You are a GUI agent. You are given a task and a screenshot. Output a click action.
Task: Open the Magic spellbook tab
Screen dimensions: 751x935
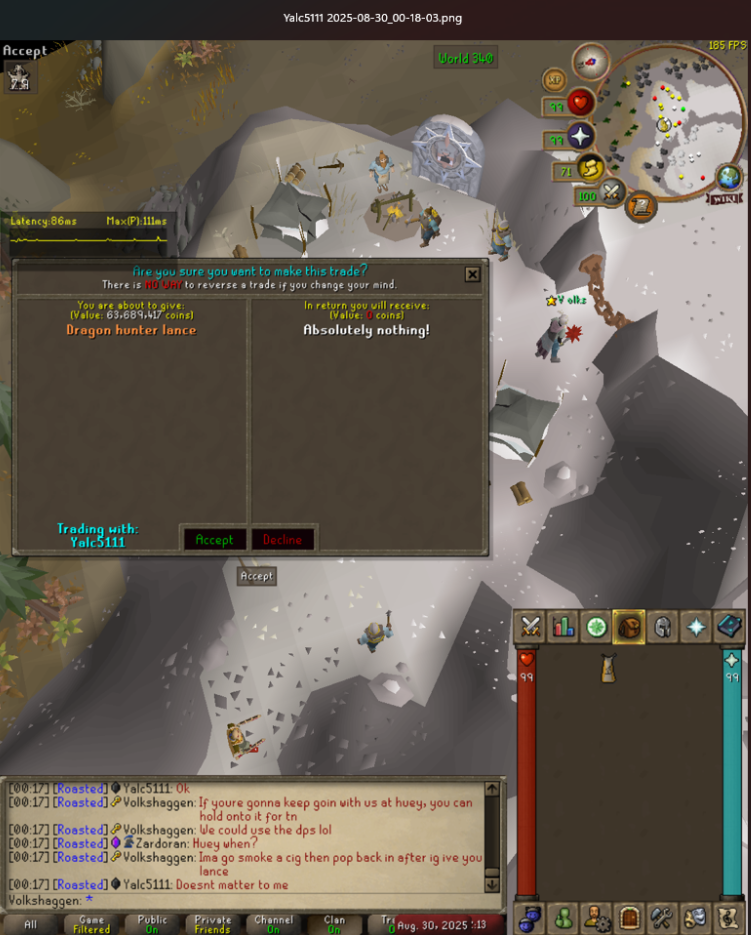(x=728, y=626)
